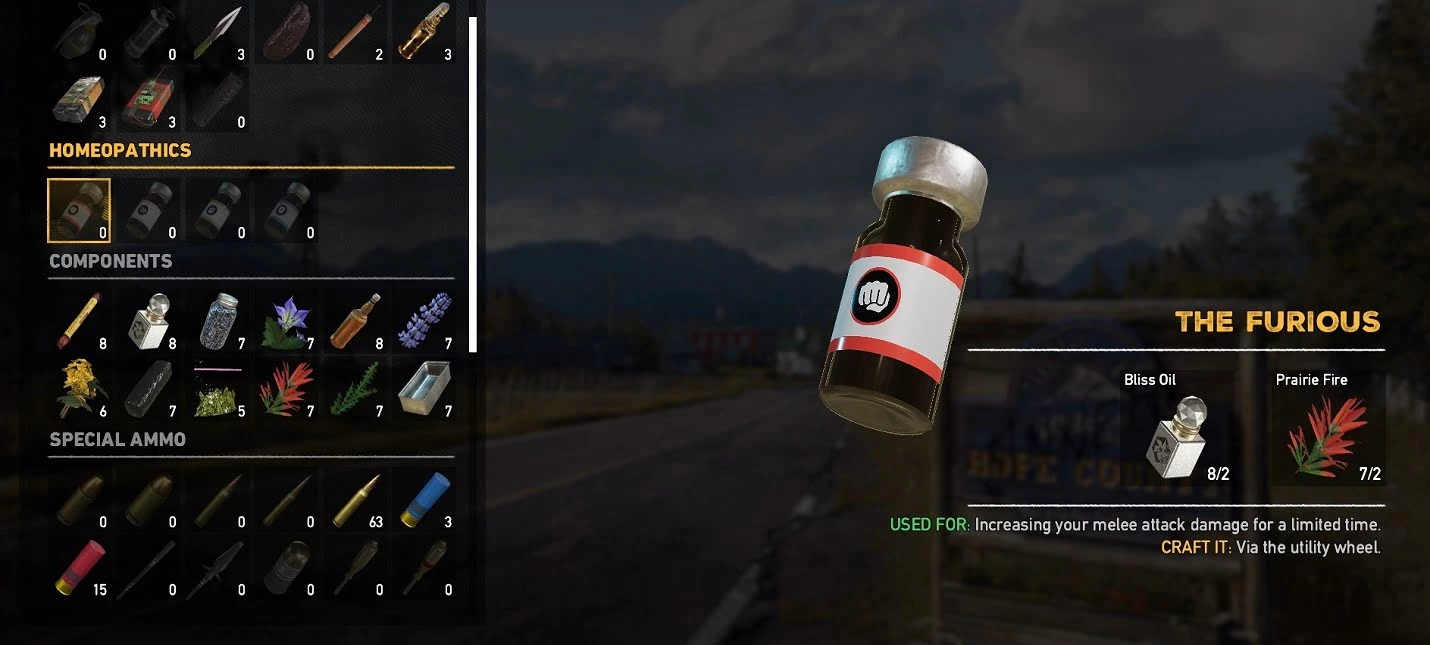Select the yellow flower component
This screenshot has height=645, width=1430.
[79, 390]
